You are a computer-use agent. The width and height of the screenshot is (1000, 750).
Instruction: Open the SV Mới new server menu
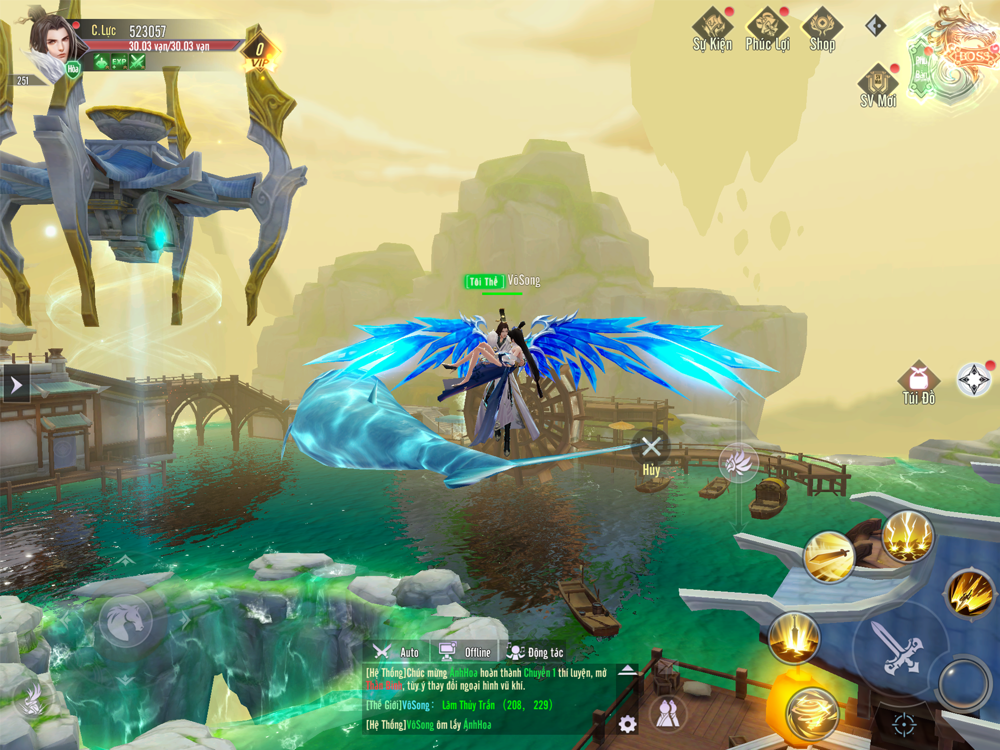point(878,84)
